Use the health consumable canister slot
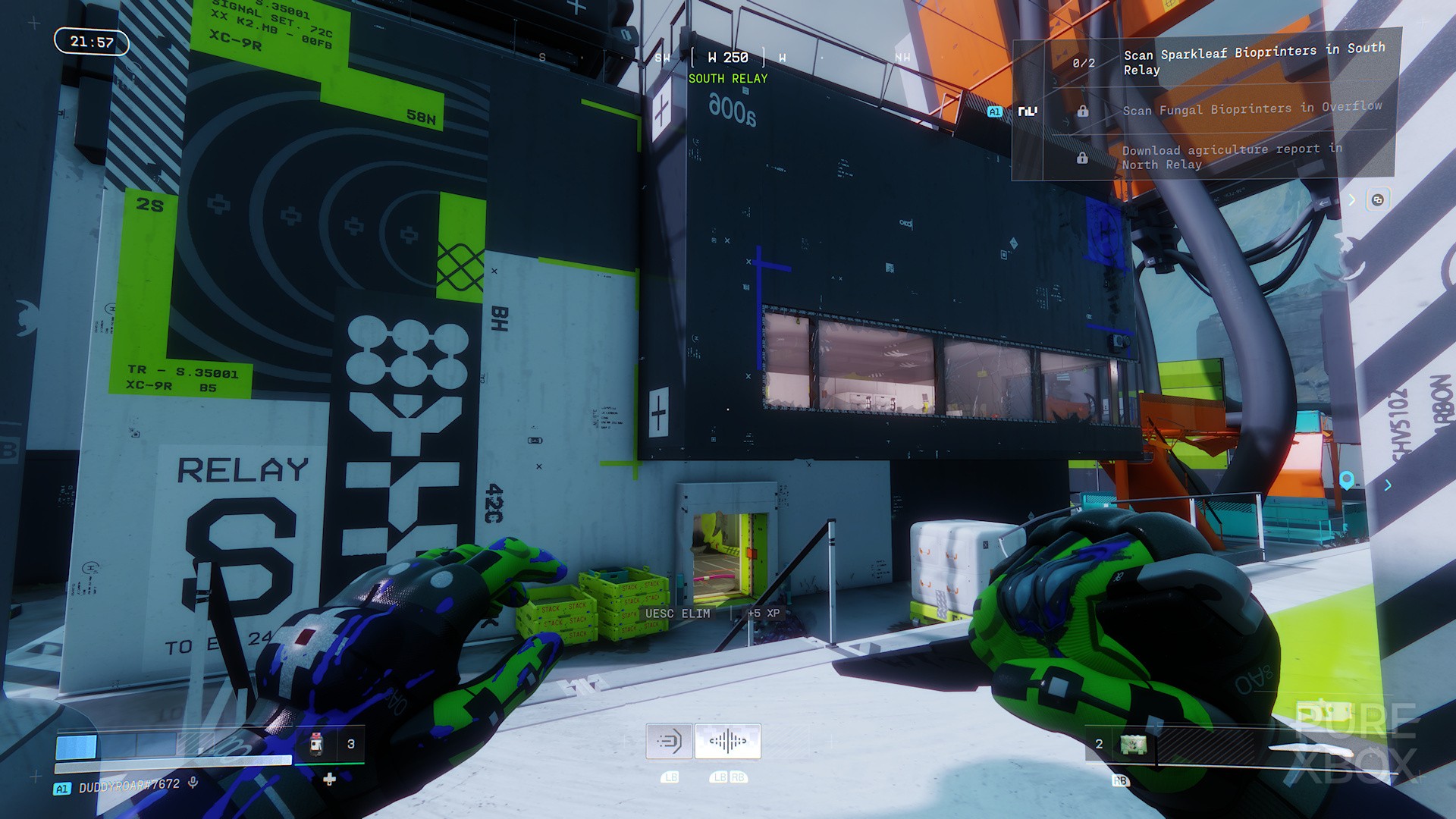Screen dimensions: 1456x819 pyautogui.click(x=318, y=745)
